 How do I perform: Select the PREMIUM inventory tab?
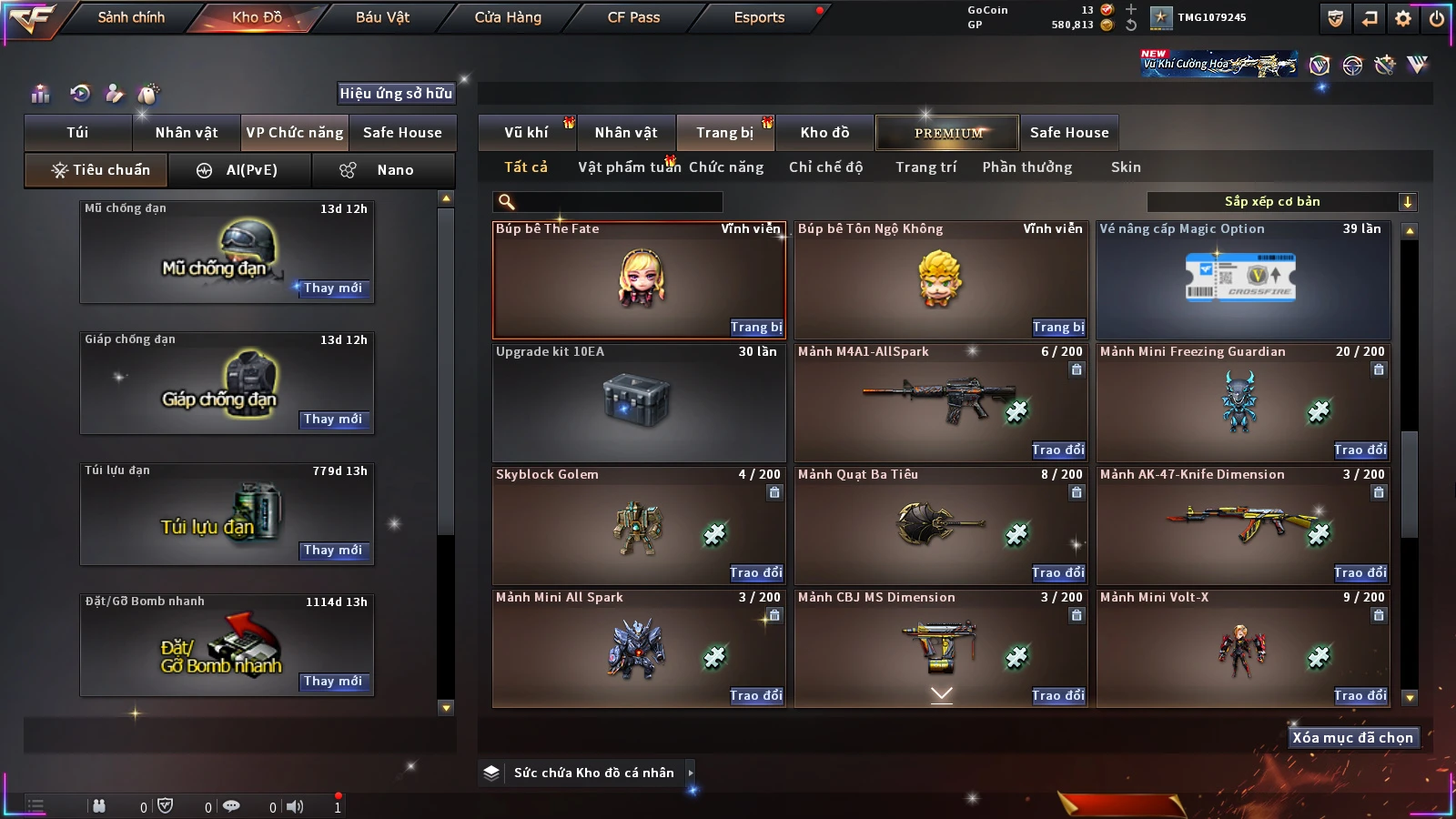pyautogui.click(x=947, y=133)
